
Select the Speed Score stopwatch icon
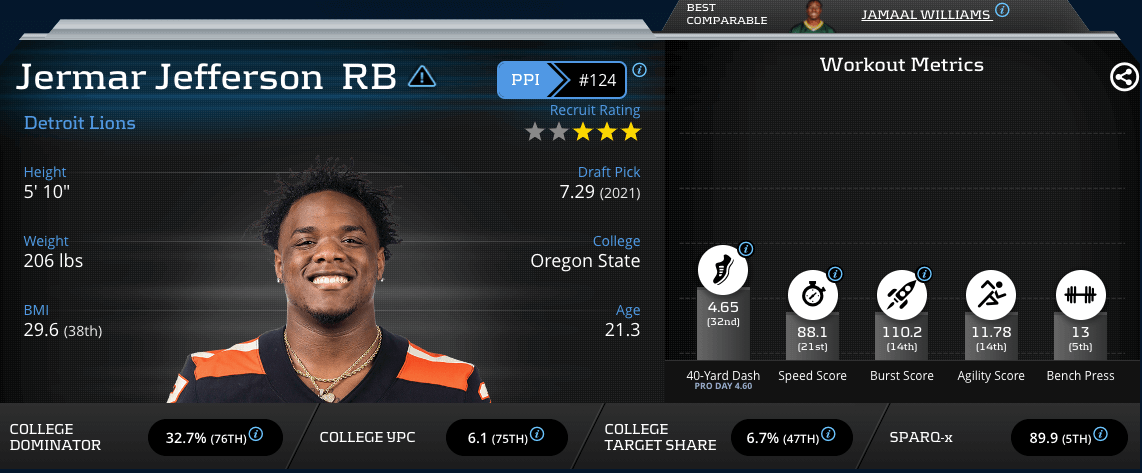(x=812, y=294)
